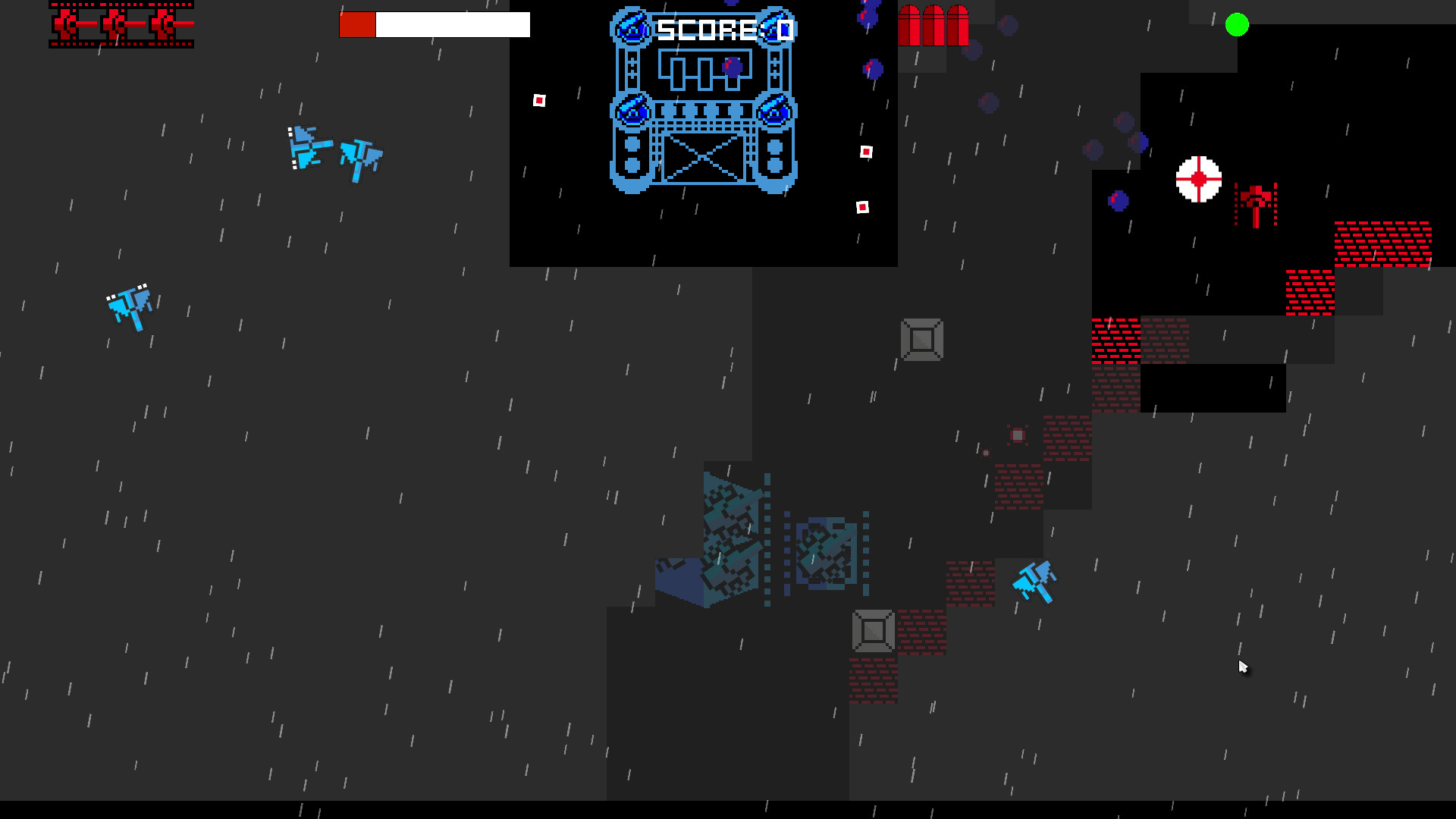Screen dimensions: 1456x819
Task: Select the red turret sprite near the crosshair
Action: click(x=1255, y=201)
